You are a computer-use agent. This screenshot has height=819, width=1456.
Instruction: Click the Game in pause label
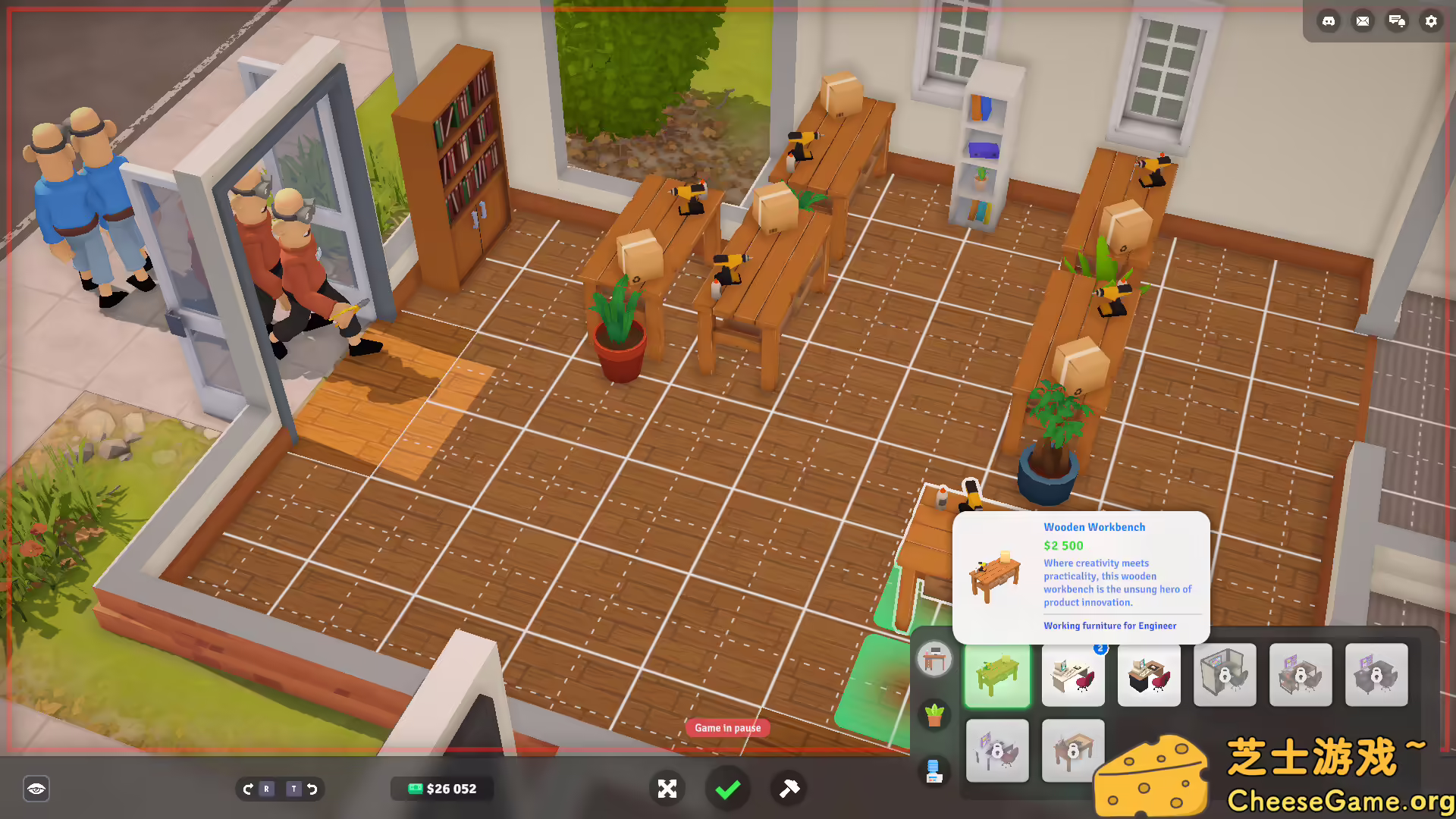pos(727,727)
